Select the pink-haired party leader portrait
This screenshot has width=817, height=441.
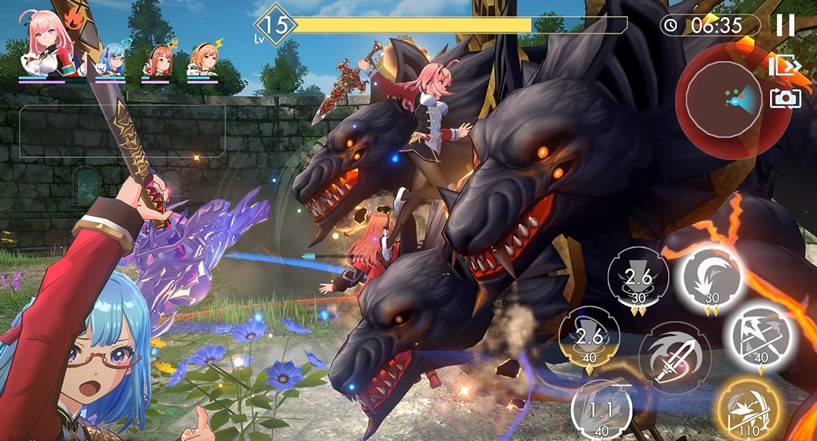click(x=46, y=47)
